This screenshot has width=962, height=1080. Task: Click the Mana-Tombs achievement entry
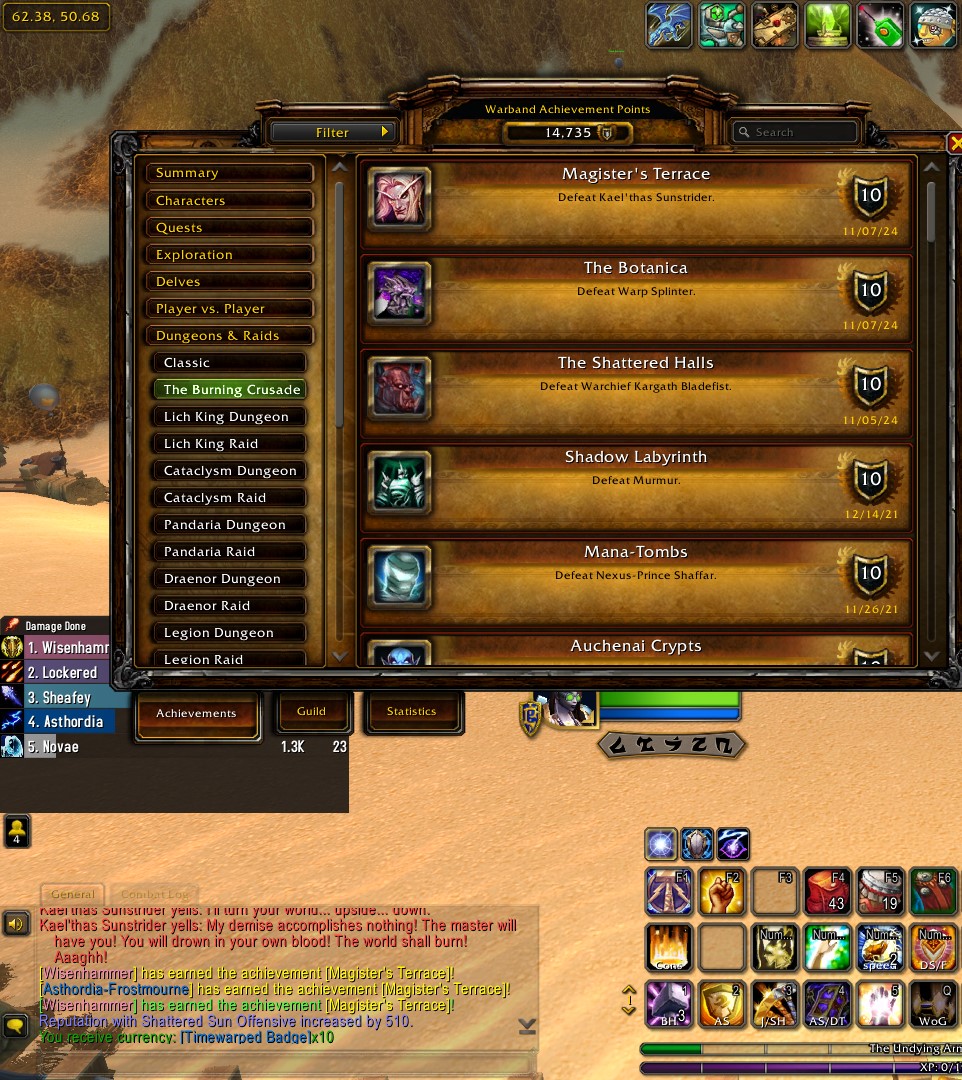click(636, 579)
